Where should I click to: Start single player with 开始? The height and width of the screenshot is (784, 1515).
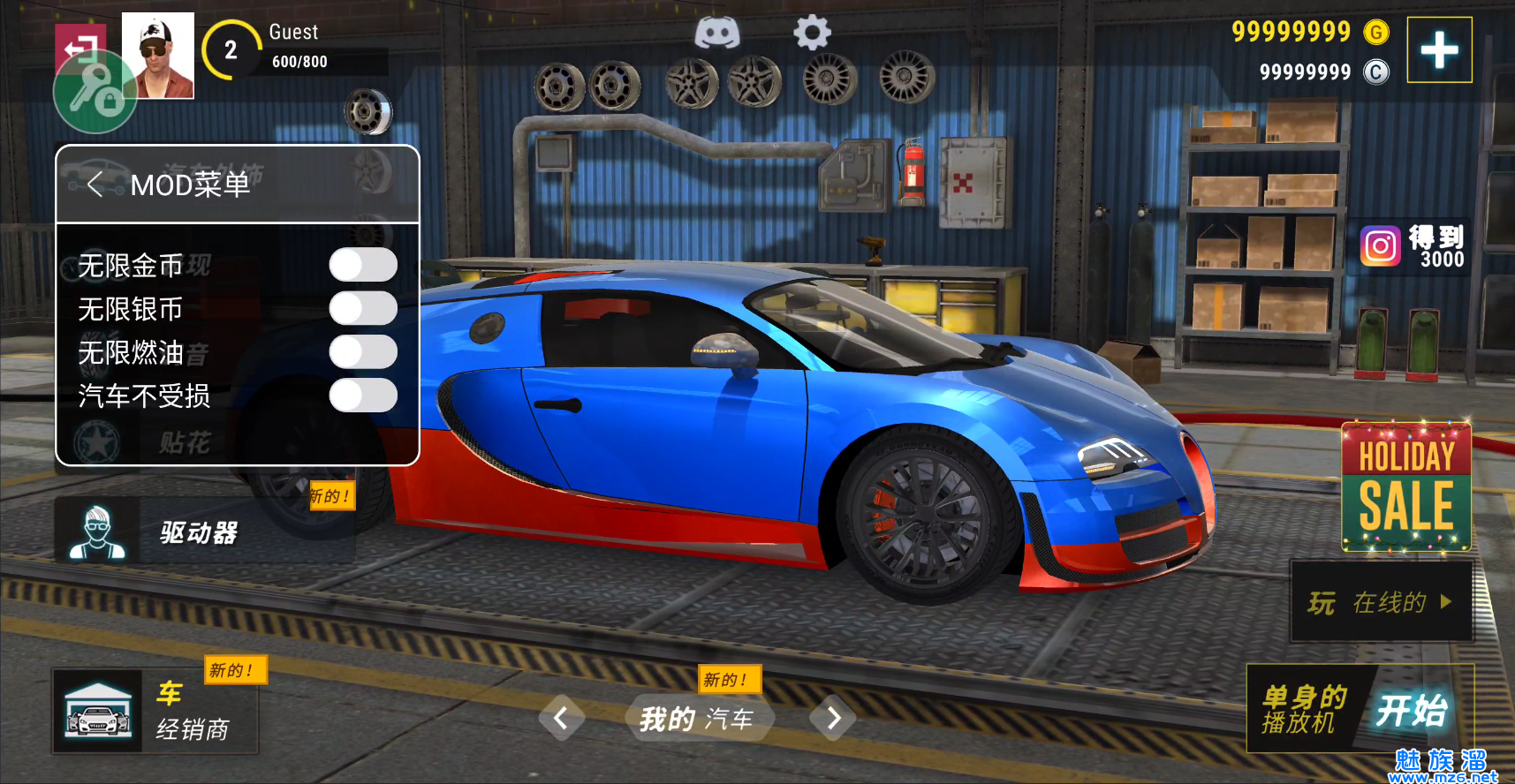pyautogui.click(x=1412, y=710)
